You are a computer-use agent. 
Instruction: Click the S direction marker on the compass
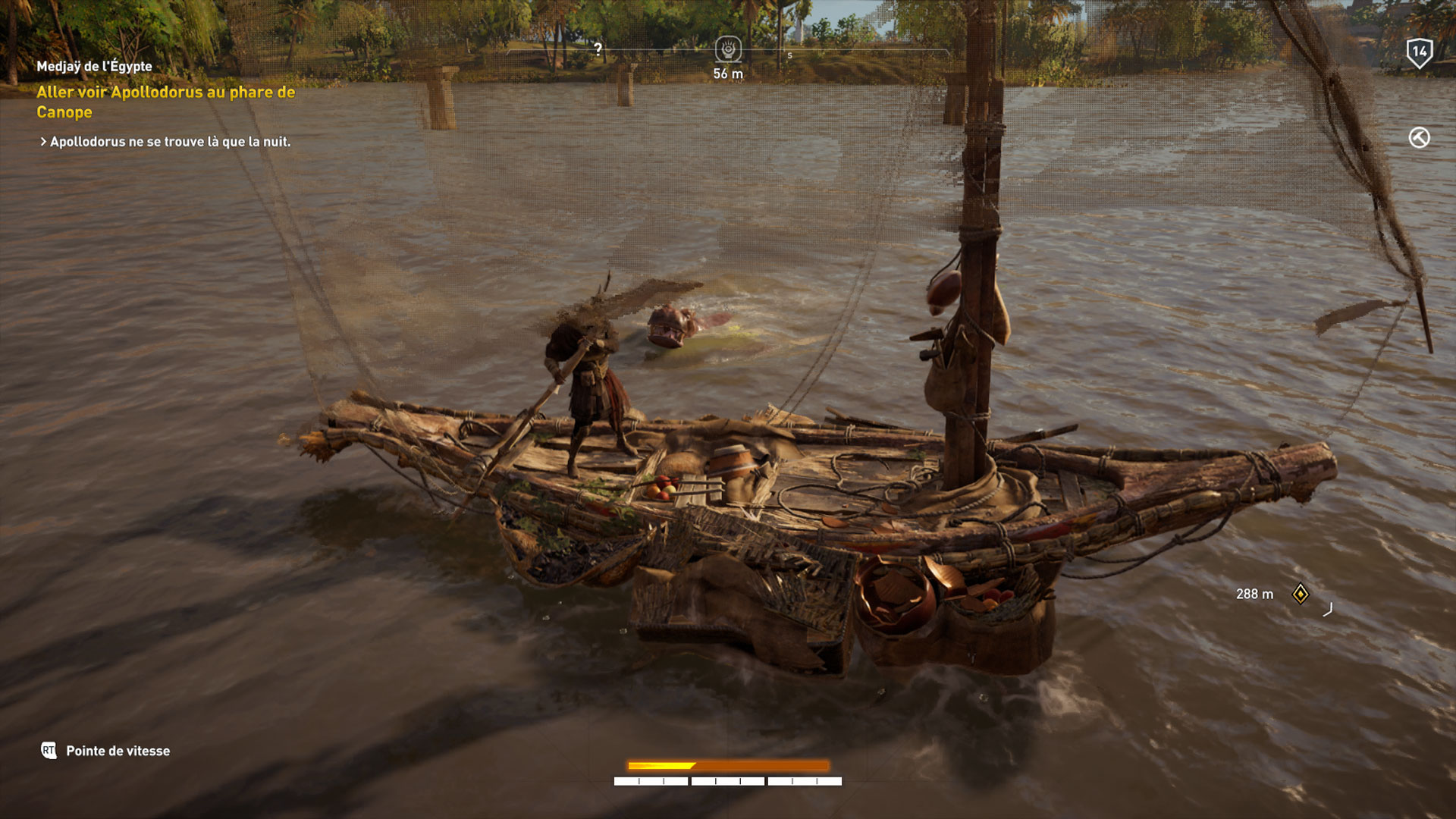tap(789, 56)
